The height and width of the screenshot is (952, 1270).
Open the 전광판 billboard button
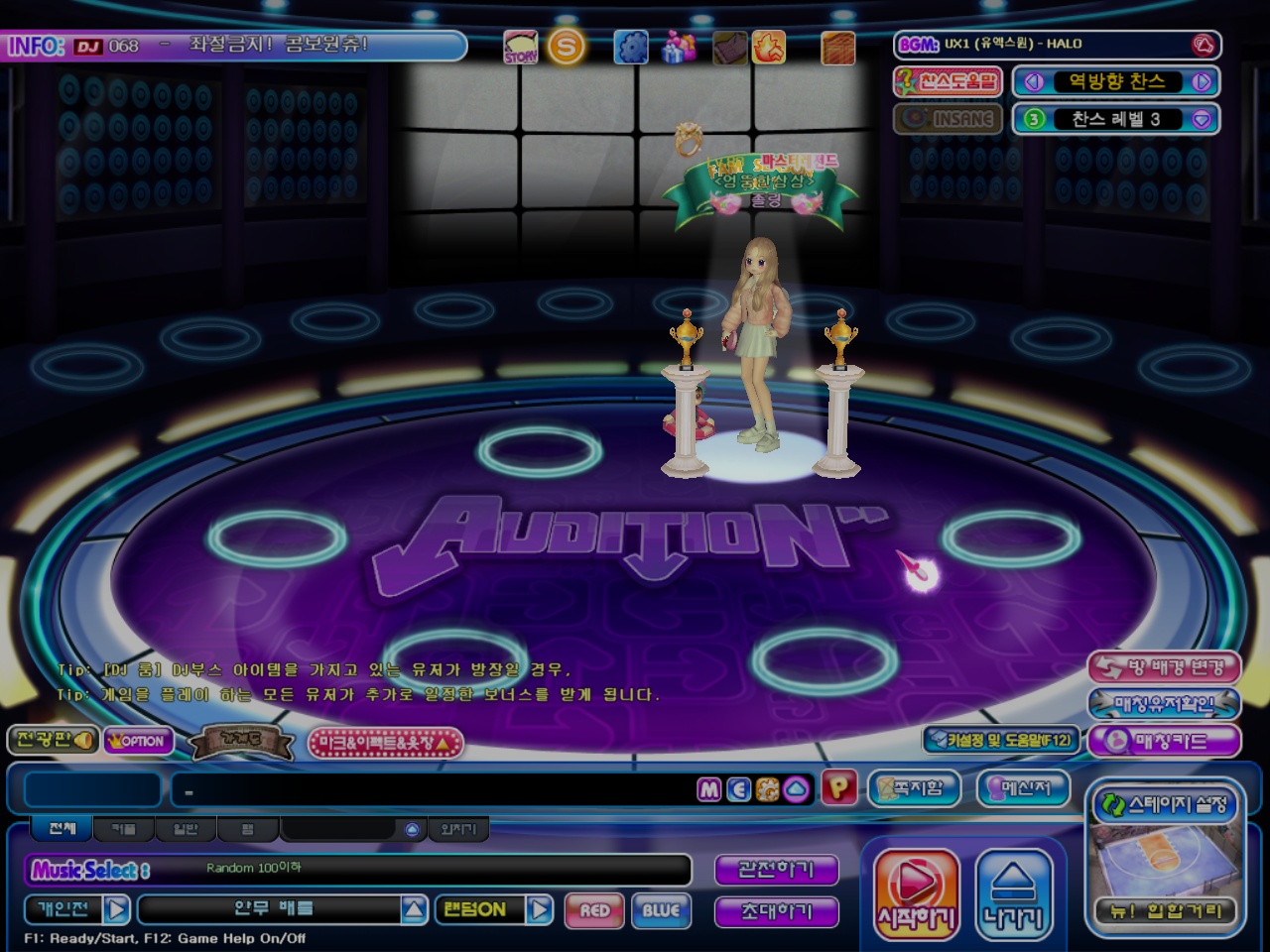(x=54, y=740)
